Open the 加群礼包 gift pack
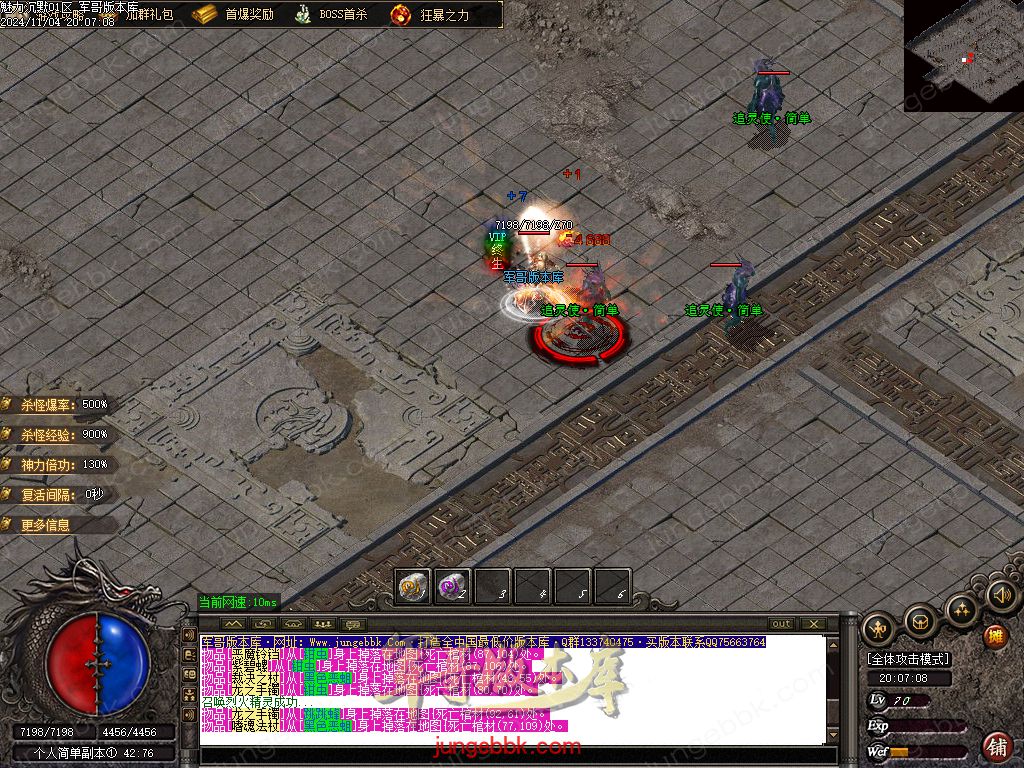The image size is (1024, 768). pos(148,15)
